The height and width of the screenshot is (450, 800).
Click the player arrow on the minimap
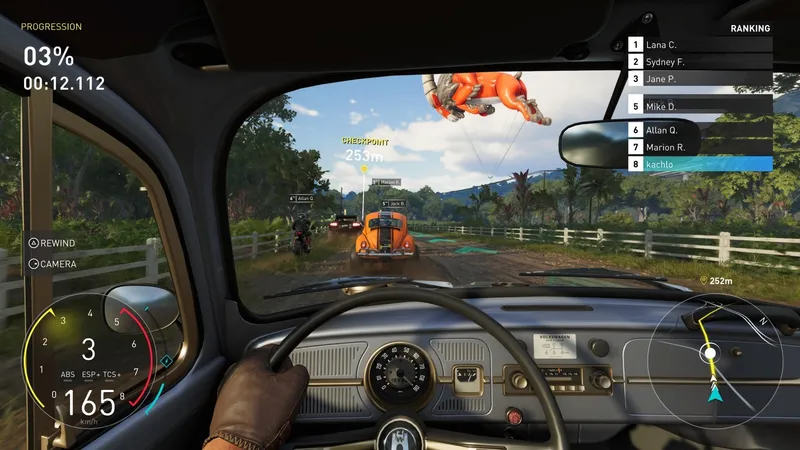[715, 396]
